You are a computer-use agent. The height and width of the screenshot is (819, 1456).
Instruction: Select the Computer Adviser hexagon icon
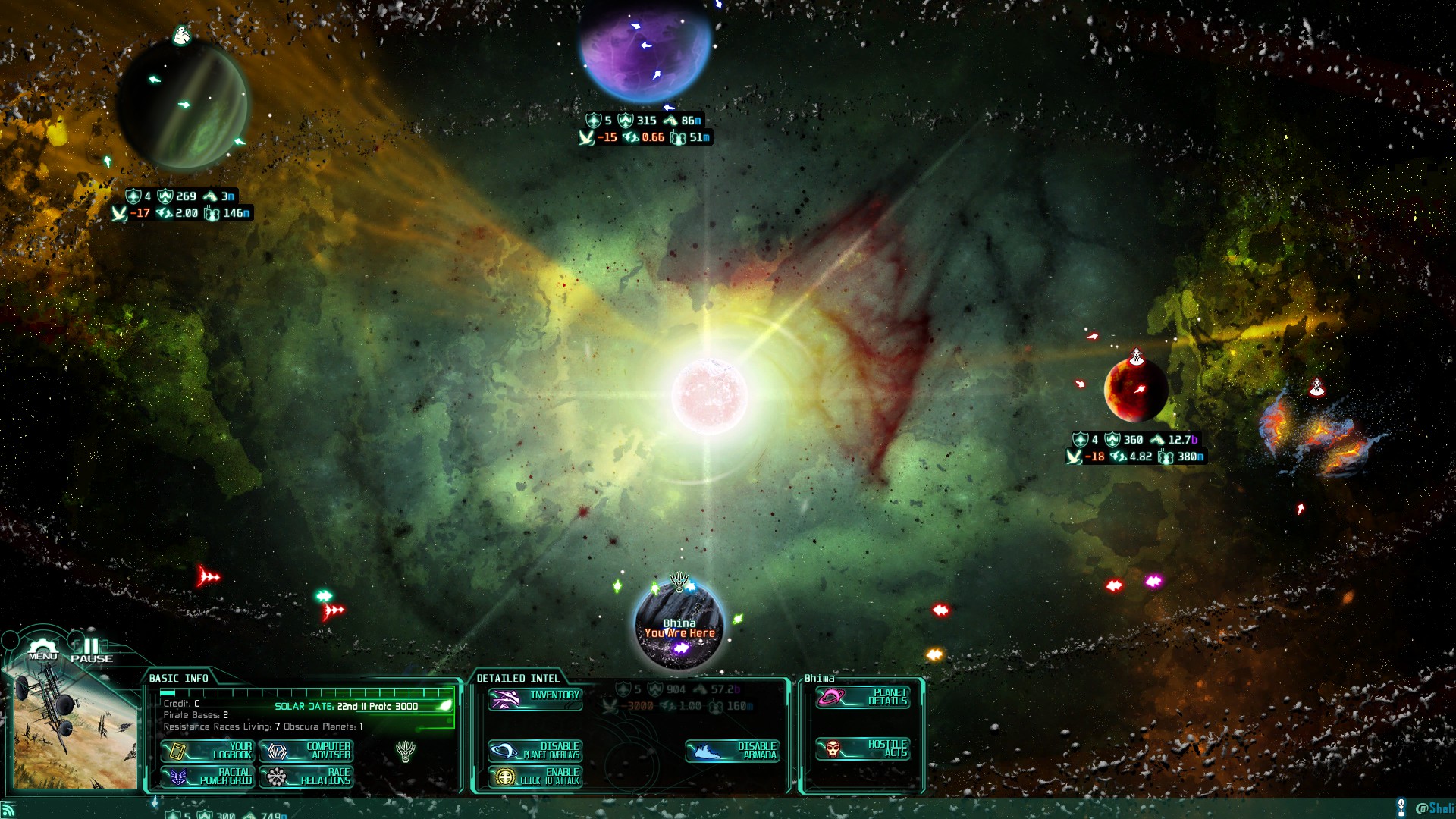tap(278, 752)
